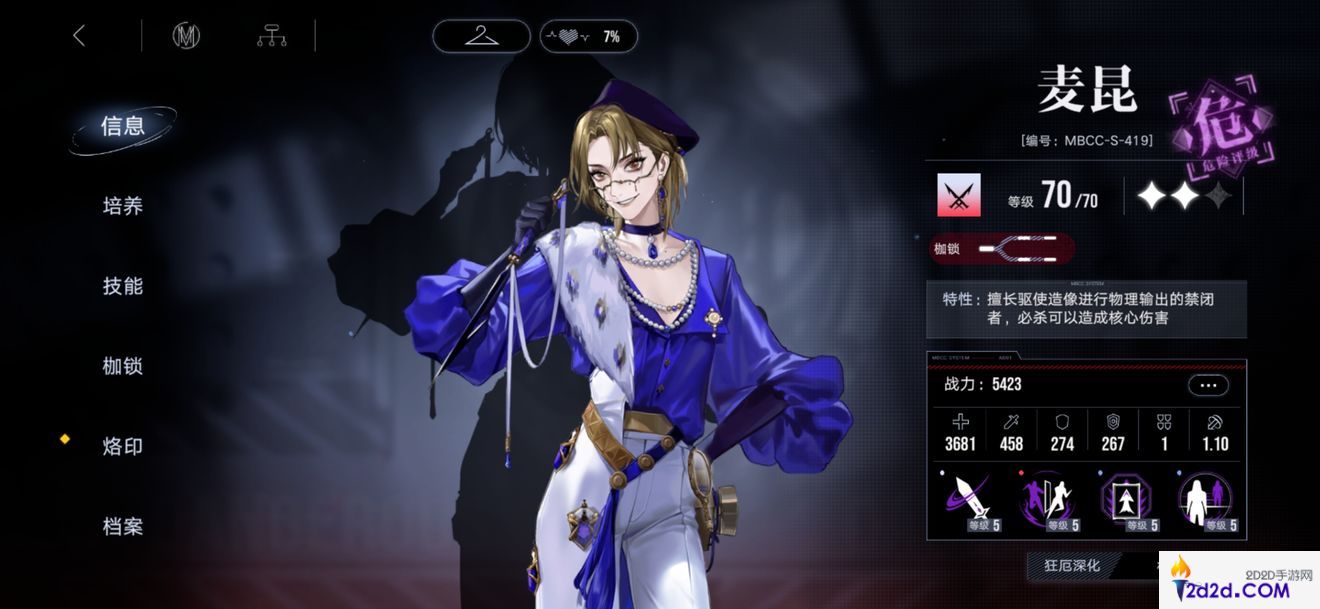Viewport: 1320px width, 609px height.
Task: Open the hierarchy tree icon
Action: [271, 37]
